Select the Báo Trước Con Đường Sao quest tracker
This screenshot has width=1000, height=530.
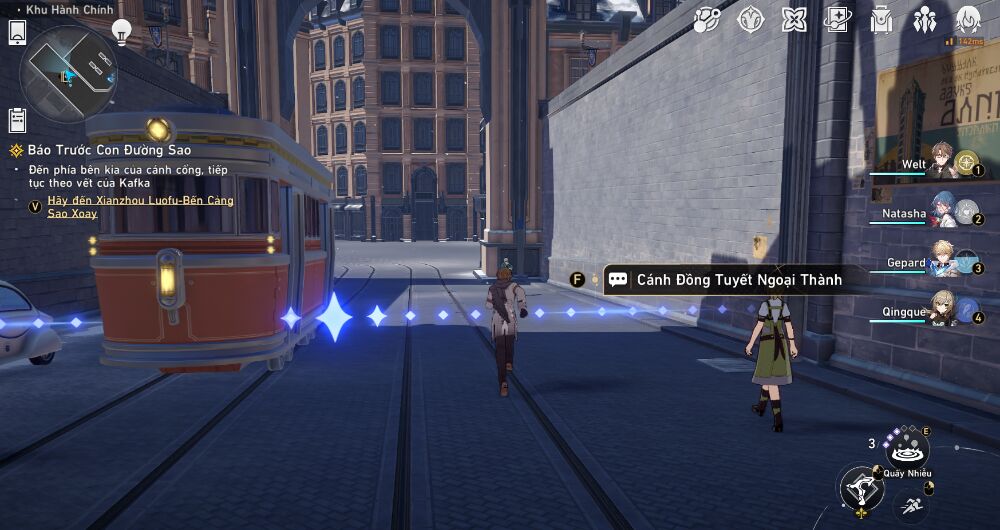tap(100, 150)
